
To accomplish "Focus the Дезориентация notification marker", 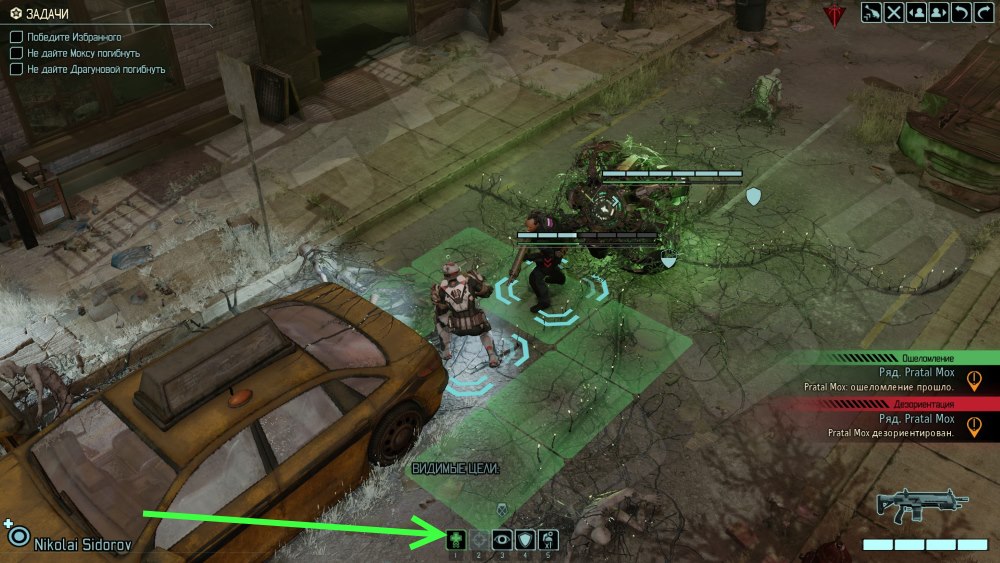I will tap(973, 426).
